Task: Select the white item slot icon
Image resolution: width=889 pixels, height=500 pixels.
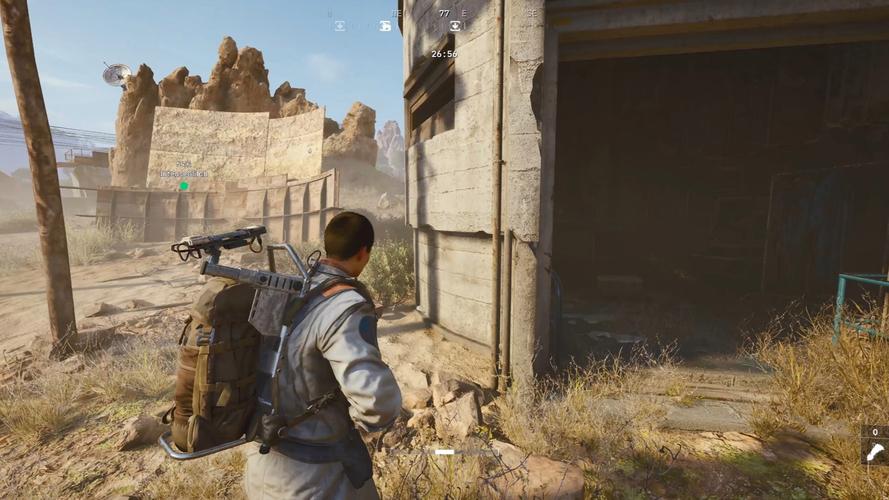Action: point(875,451)
